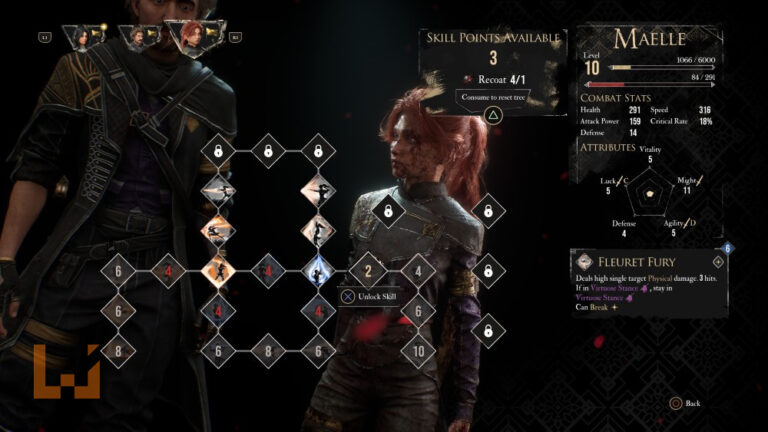The image size is (768, 432).
Task: Select the skill node costing 10 points
Action: click(418, 350)
